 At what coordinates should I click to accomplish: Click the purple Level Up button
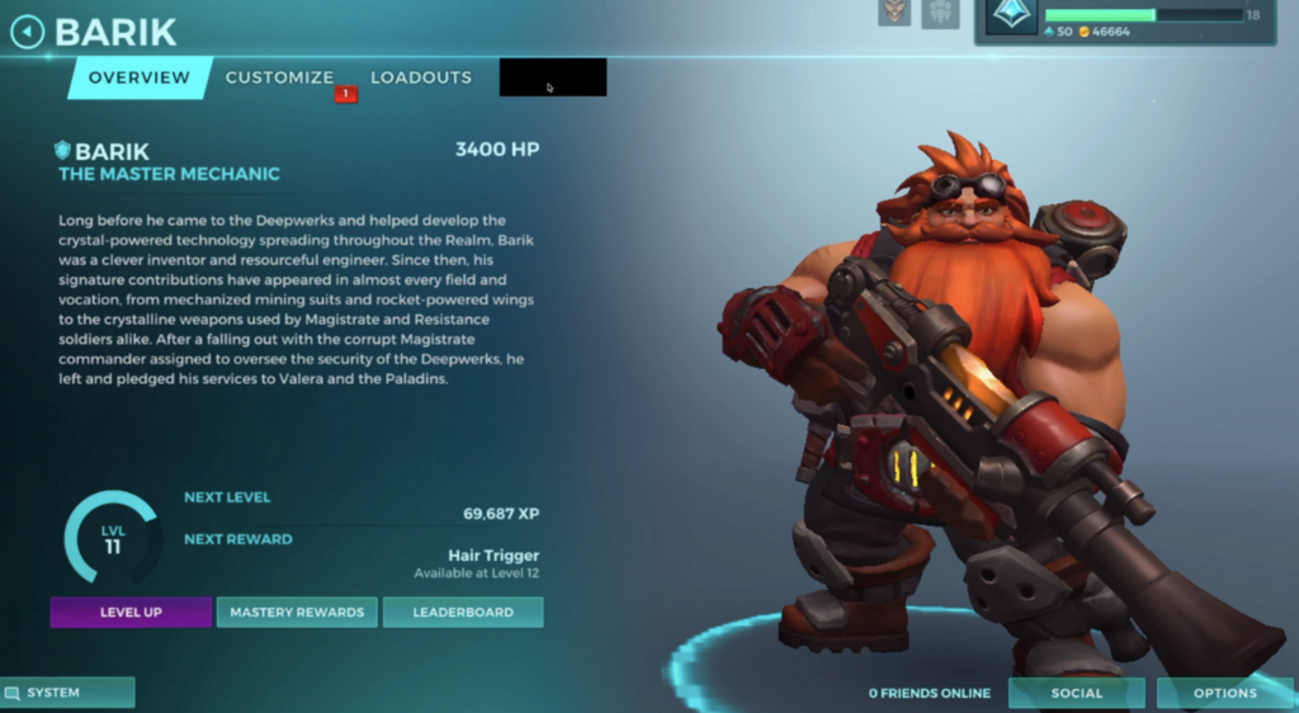click(x=131, y=612)
